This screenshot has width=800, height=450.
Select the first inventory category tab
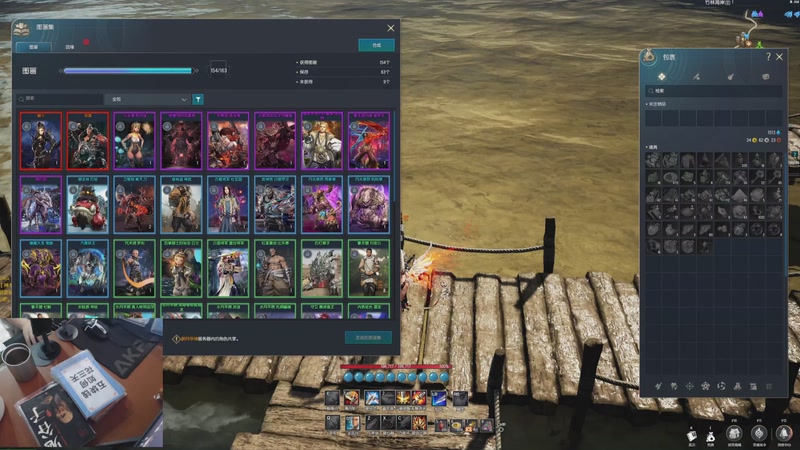pyautogui.click(x=662, y=76)
